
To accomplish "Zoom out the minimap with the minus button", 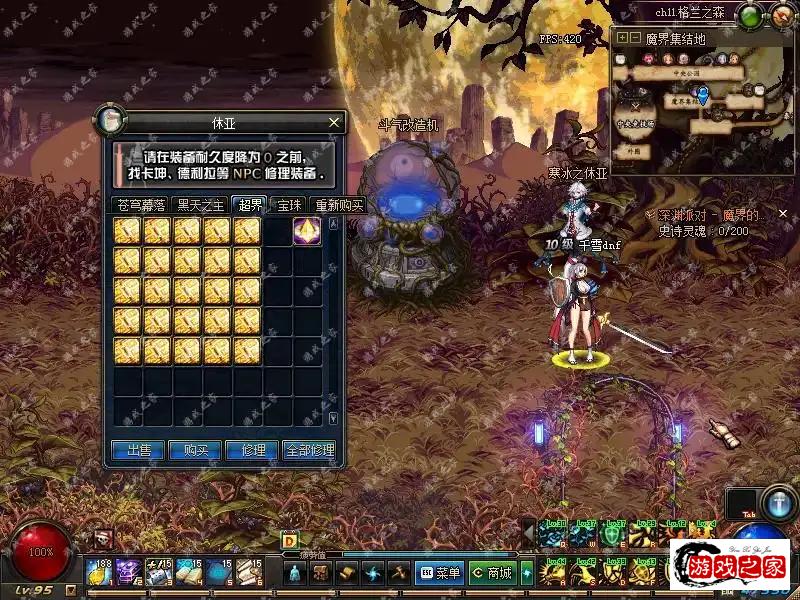I will [x=634, y=38].
